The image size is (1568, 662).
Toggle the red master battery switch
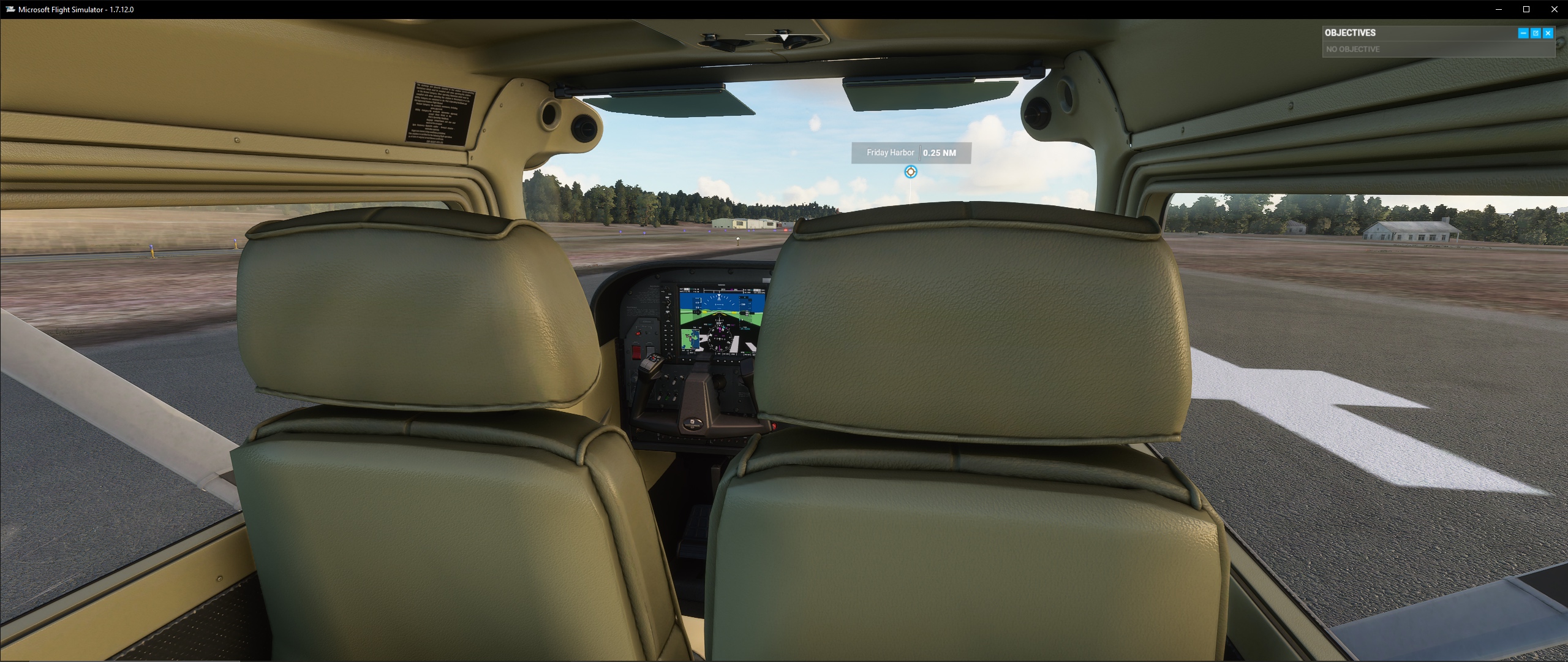636,352
